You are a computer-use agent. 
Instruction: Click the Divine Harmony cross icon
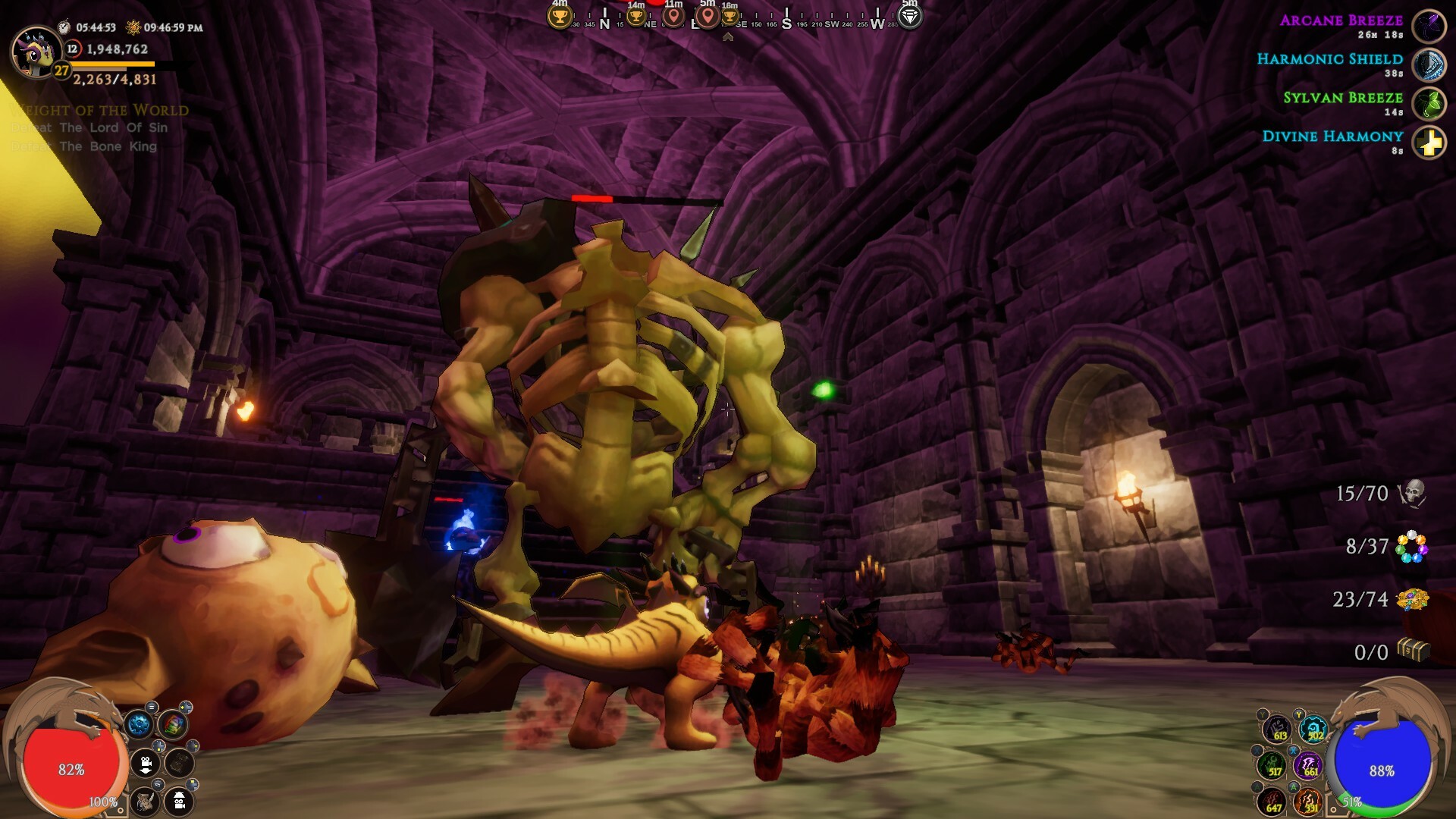tap(1430, 143)
